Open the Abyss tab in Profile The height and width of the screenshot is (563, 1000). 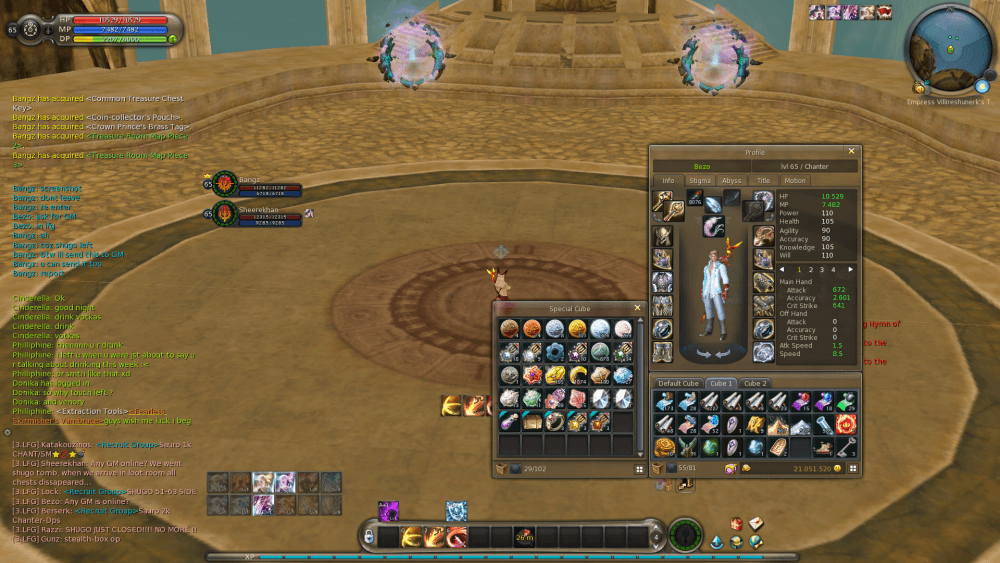pyautogui.click(x=732, y=181)
